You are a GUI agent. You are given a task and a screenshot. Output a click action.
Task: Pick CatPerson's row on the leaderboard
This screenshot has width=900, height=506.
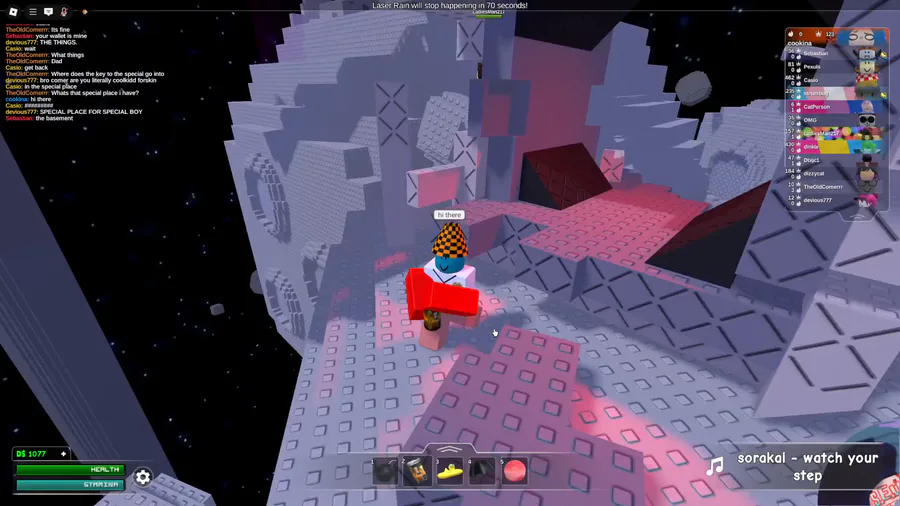point(817,106)
